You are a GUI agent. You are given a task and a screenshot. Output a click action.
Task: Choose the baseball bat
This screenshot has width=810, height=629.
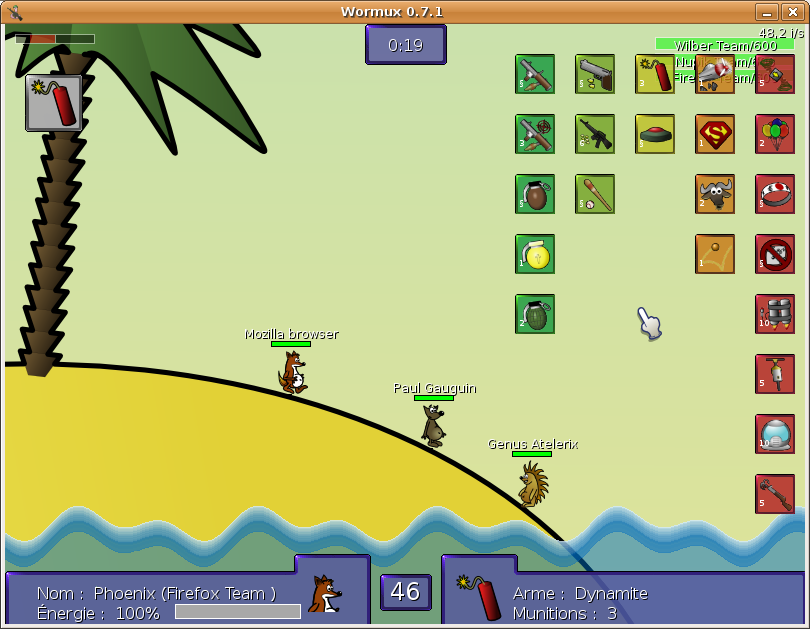[x=595, y=194]
